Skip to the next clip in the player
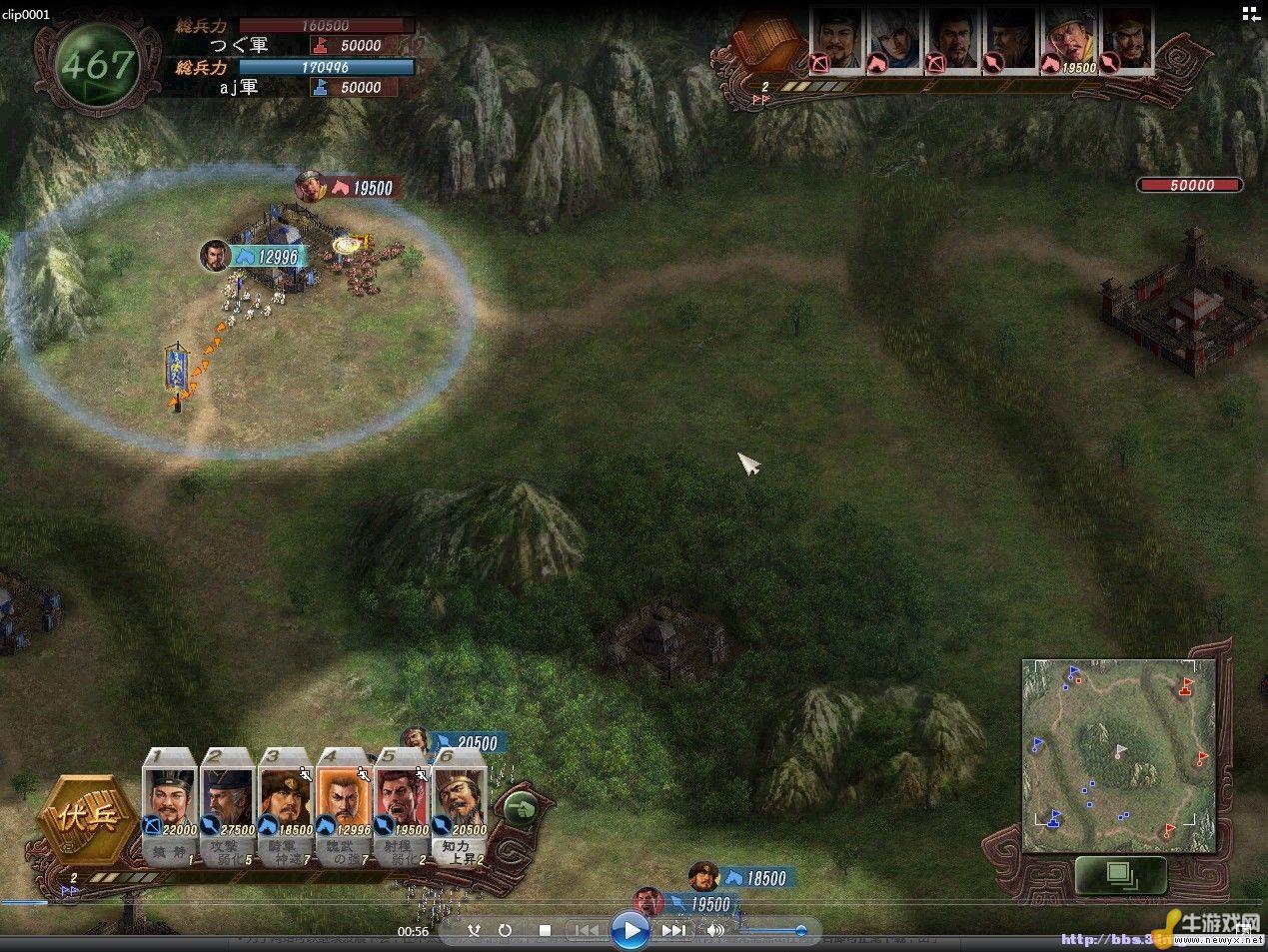This screenshot has width=1268, height=952. (x=675, y=931)
